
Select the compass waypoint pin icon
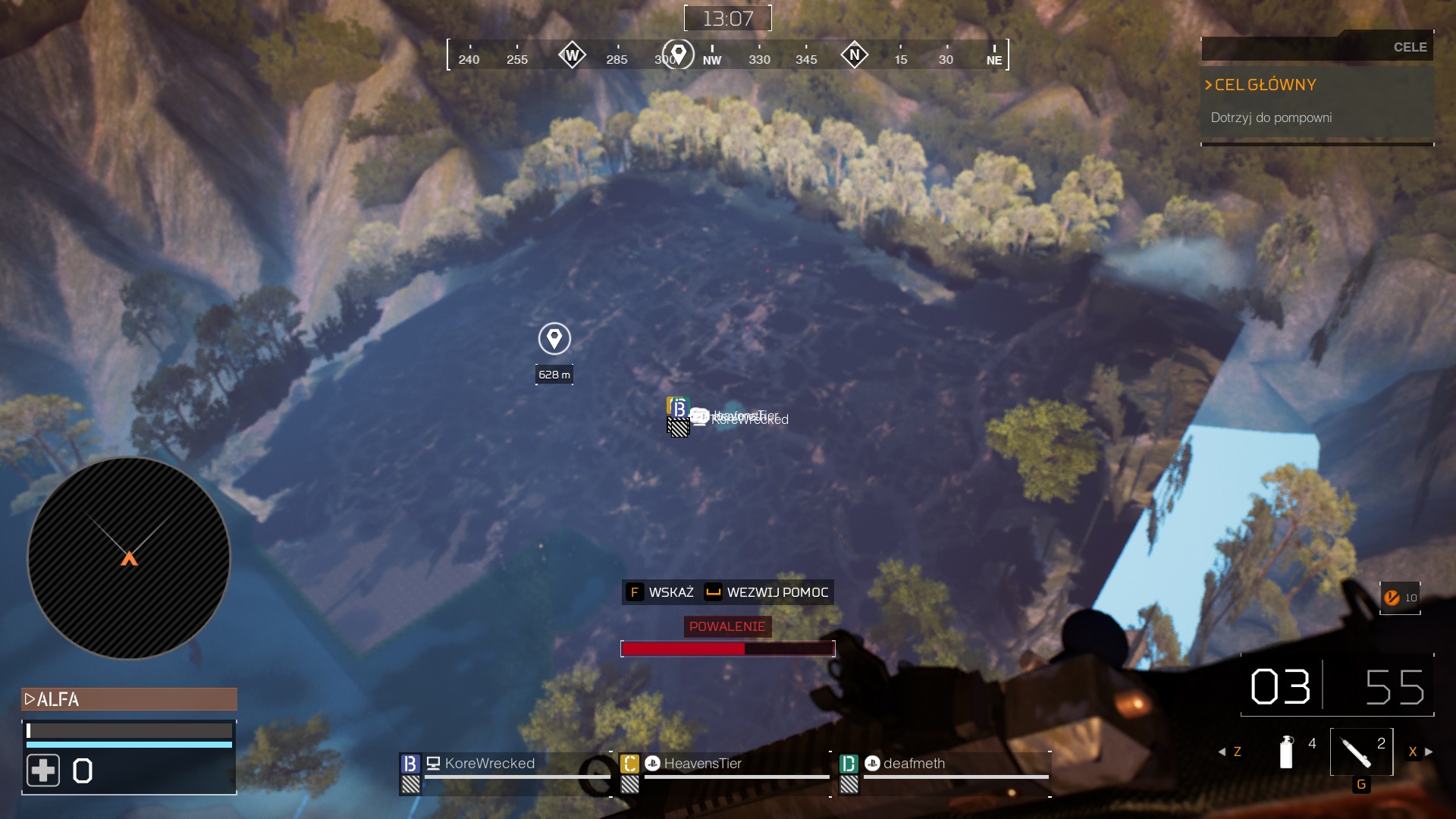678,54
